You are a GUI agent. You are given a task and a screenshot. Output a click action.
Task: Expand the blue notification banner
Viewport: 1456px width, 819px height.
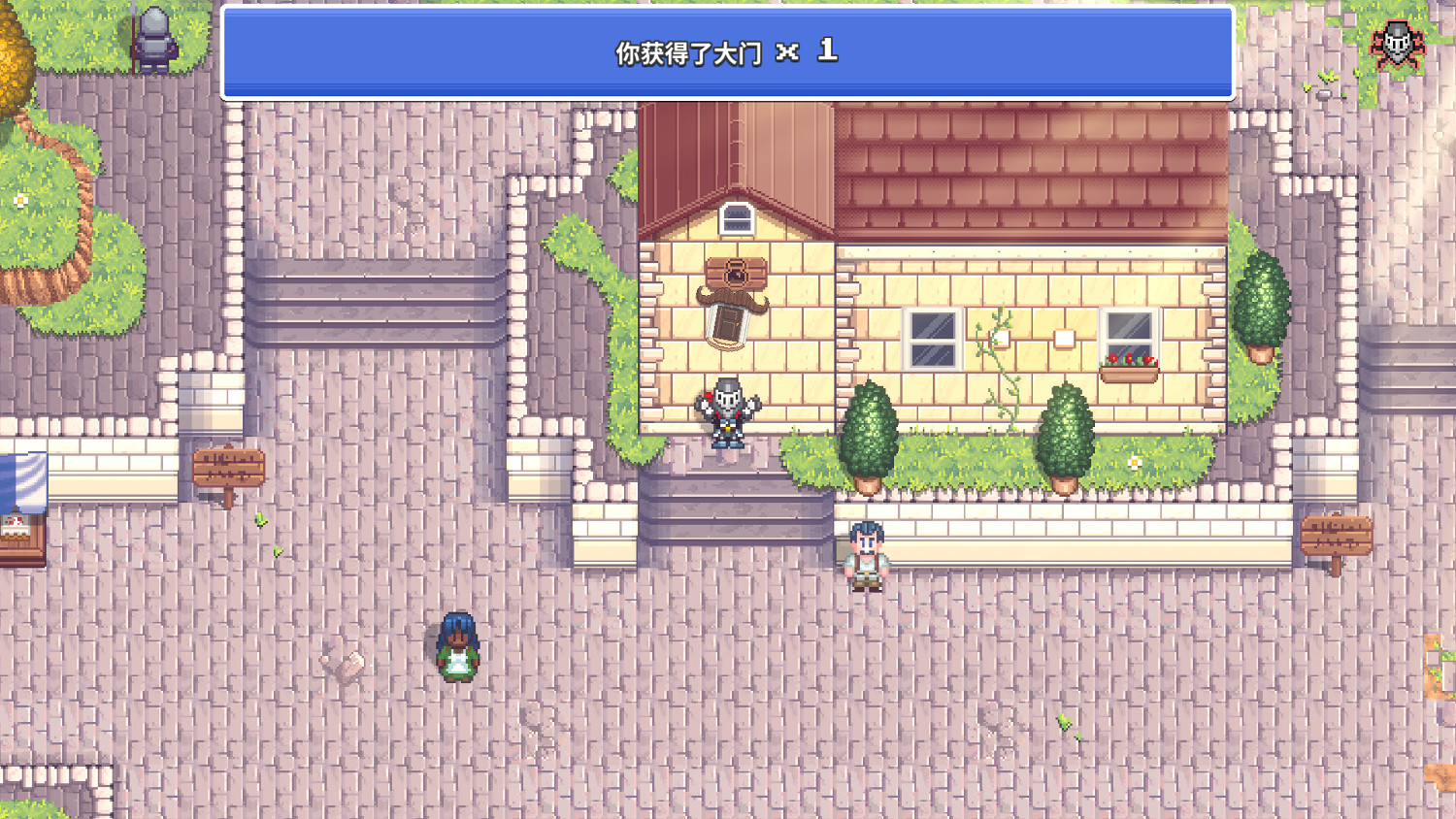(728, 51)
